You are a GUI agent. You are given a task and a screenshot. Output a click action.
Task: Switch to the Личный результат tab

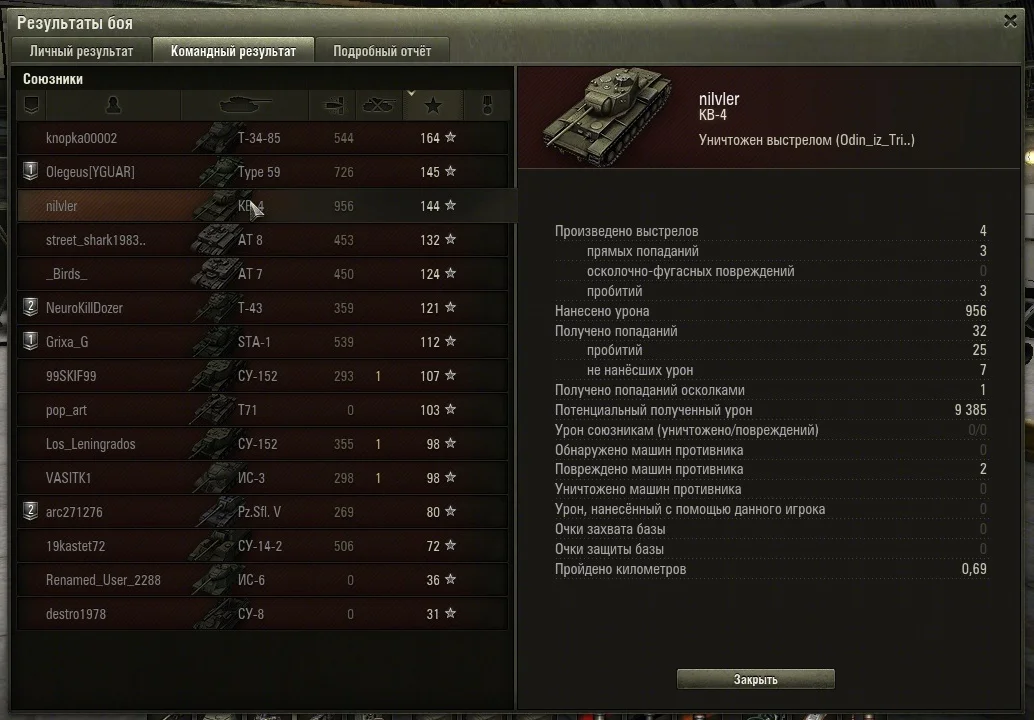point(81,51)
